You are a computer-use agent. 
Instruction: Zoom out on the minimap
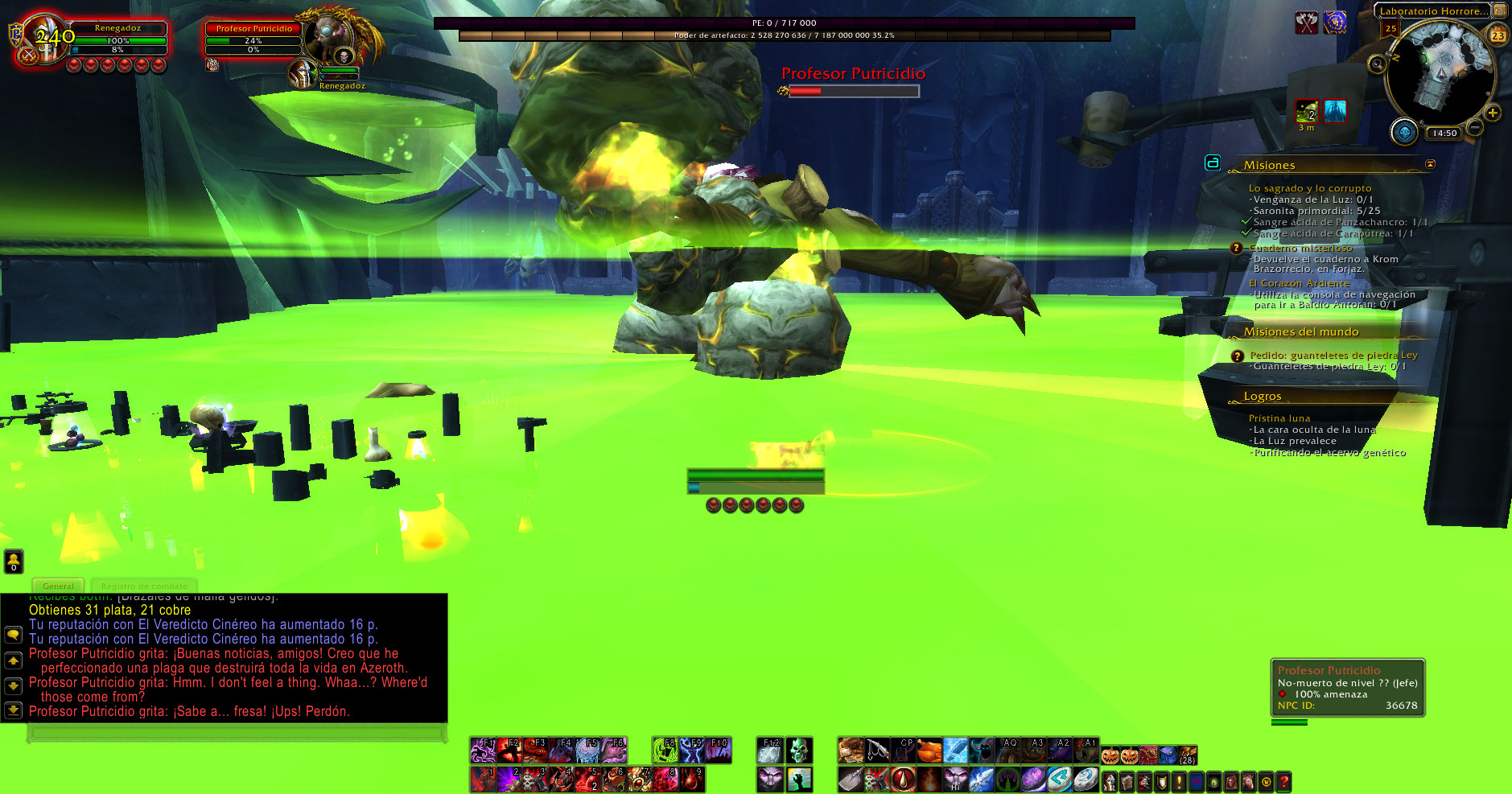(x=1474, y=127)
